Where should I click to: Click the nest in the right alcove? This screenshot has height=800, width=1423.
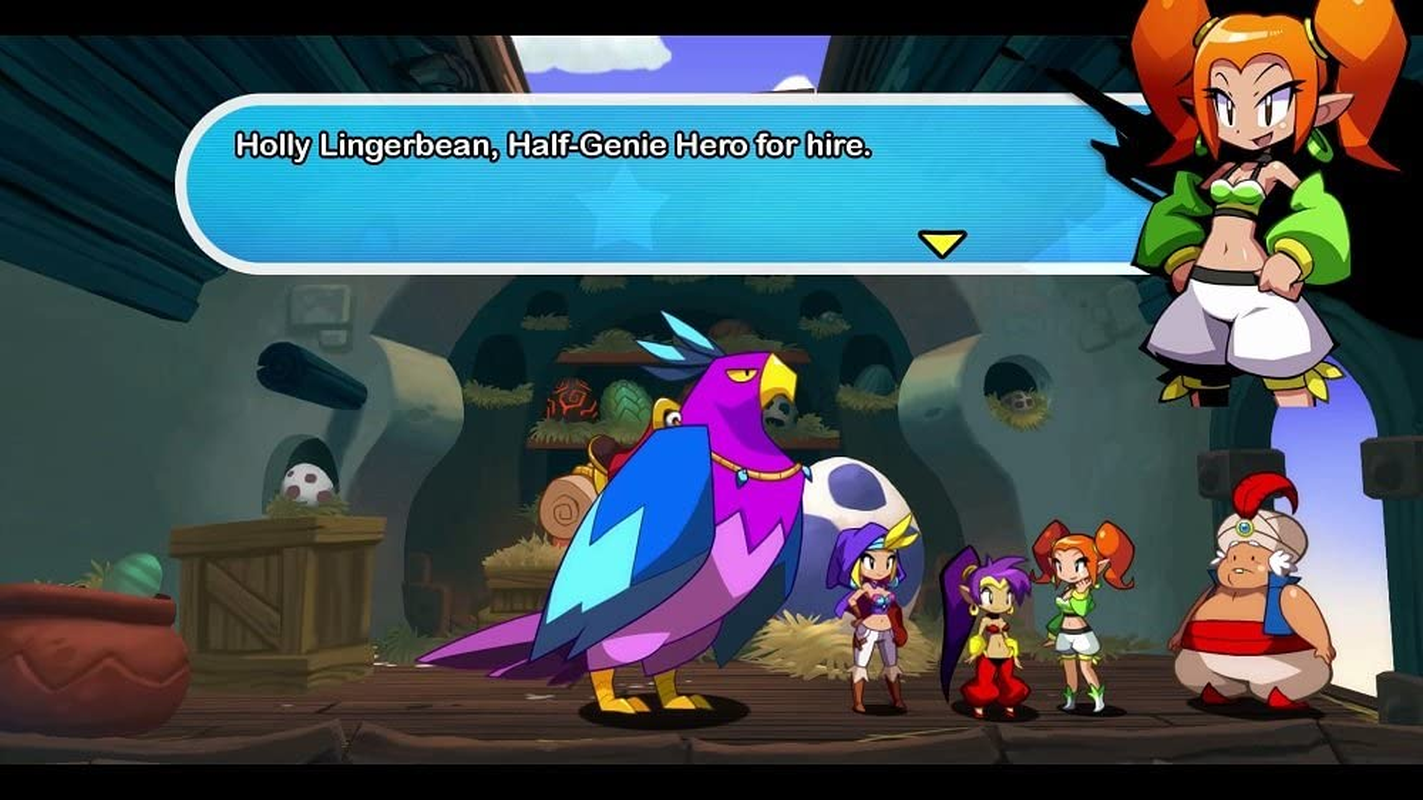[1018, 405]
